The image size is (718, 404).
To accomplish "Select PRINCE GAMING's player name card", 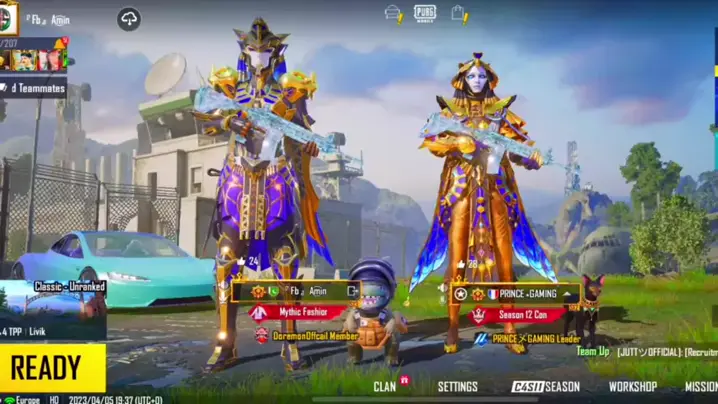I will point(514,294).
